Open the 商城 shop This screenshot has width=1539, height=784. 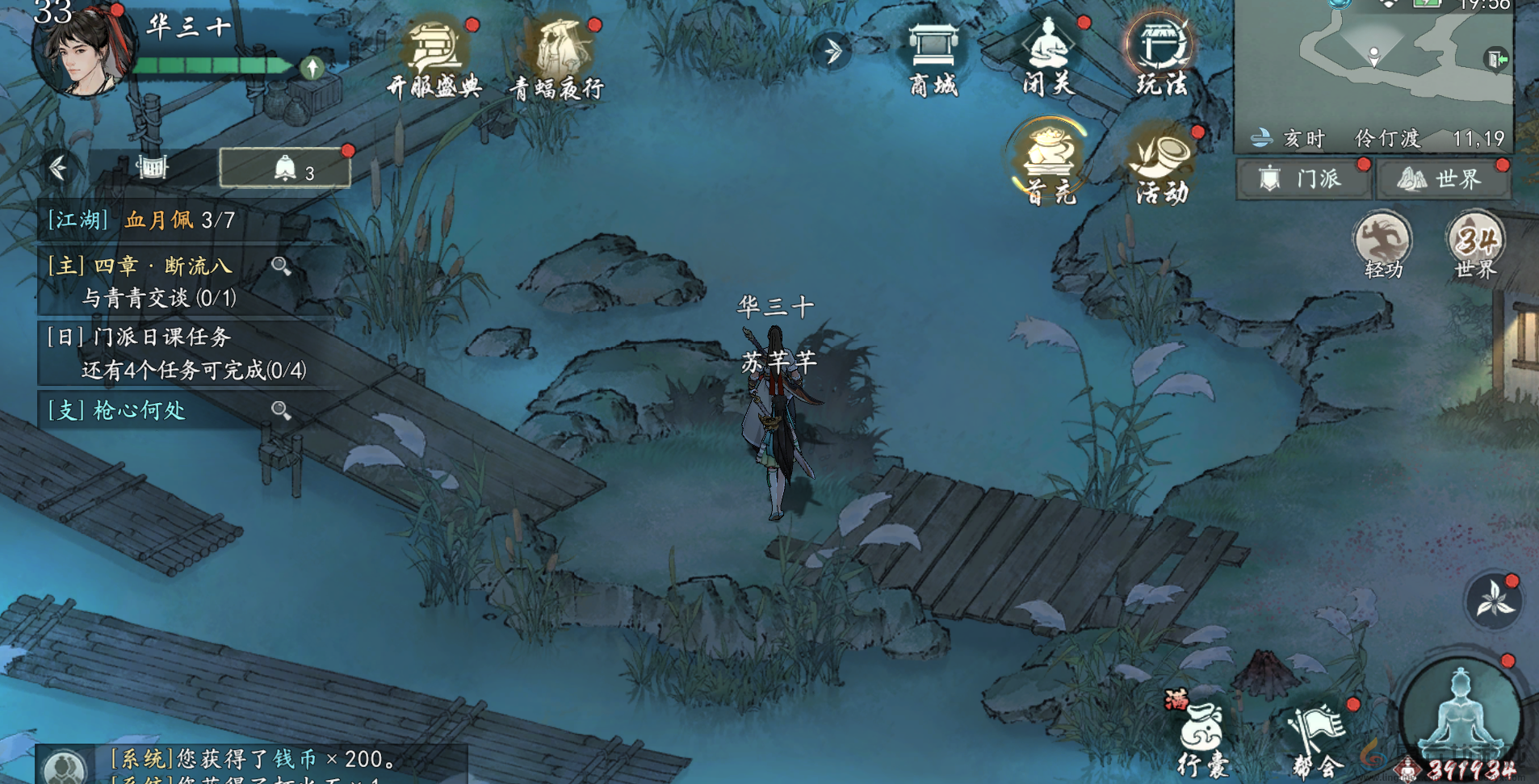pos(933,58)
